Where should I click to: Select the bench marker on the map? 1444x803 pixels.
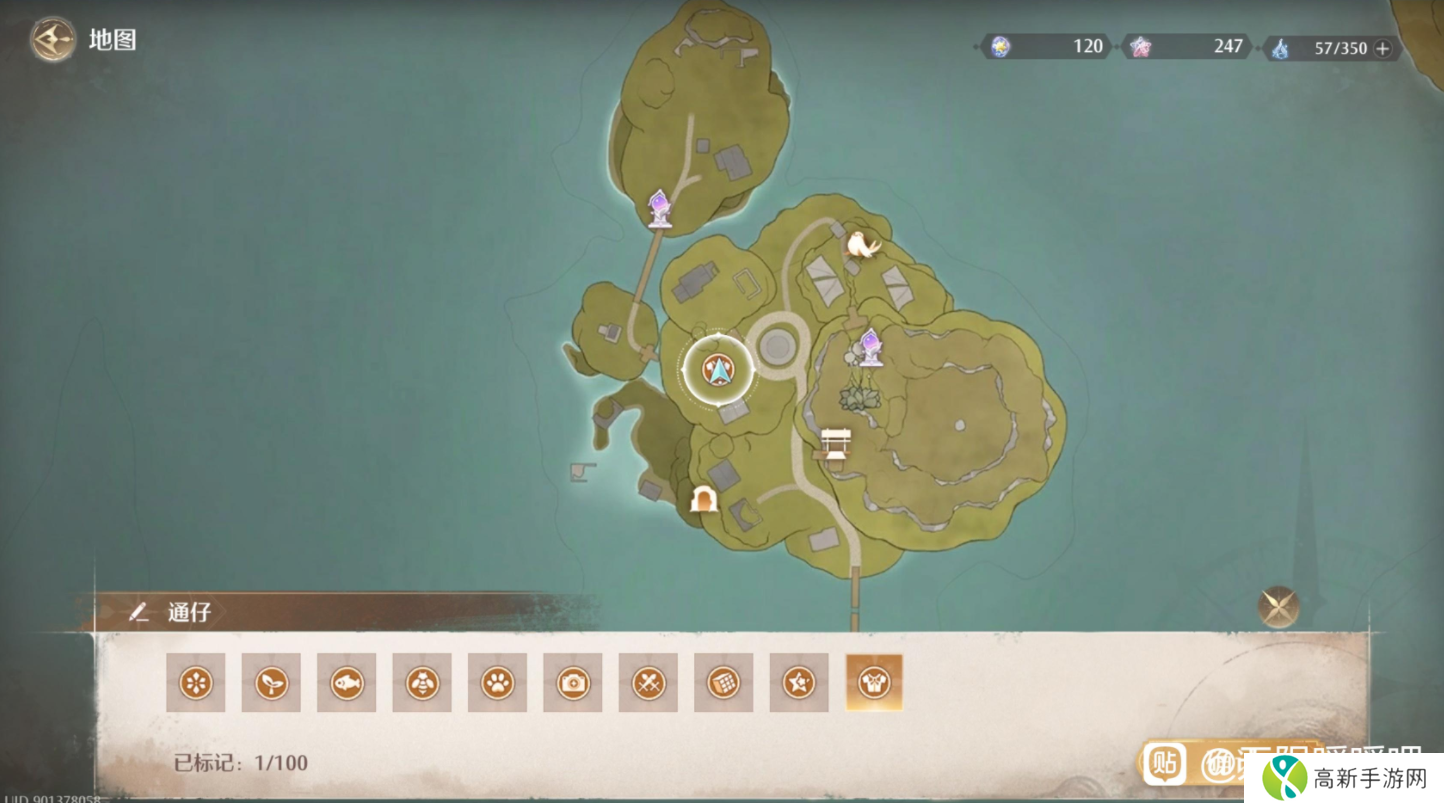pos(835,443)
